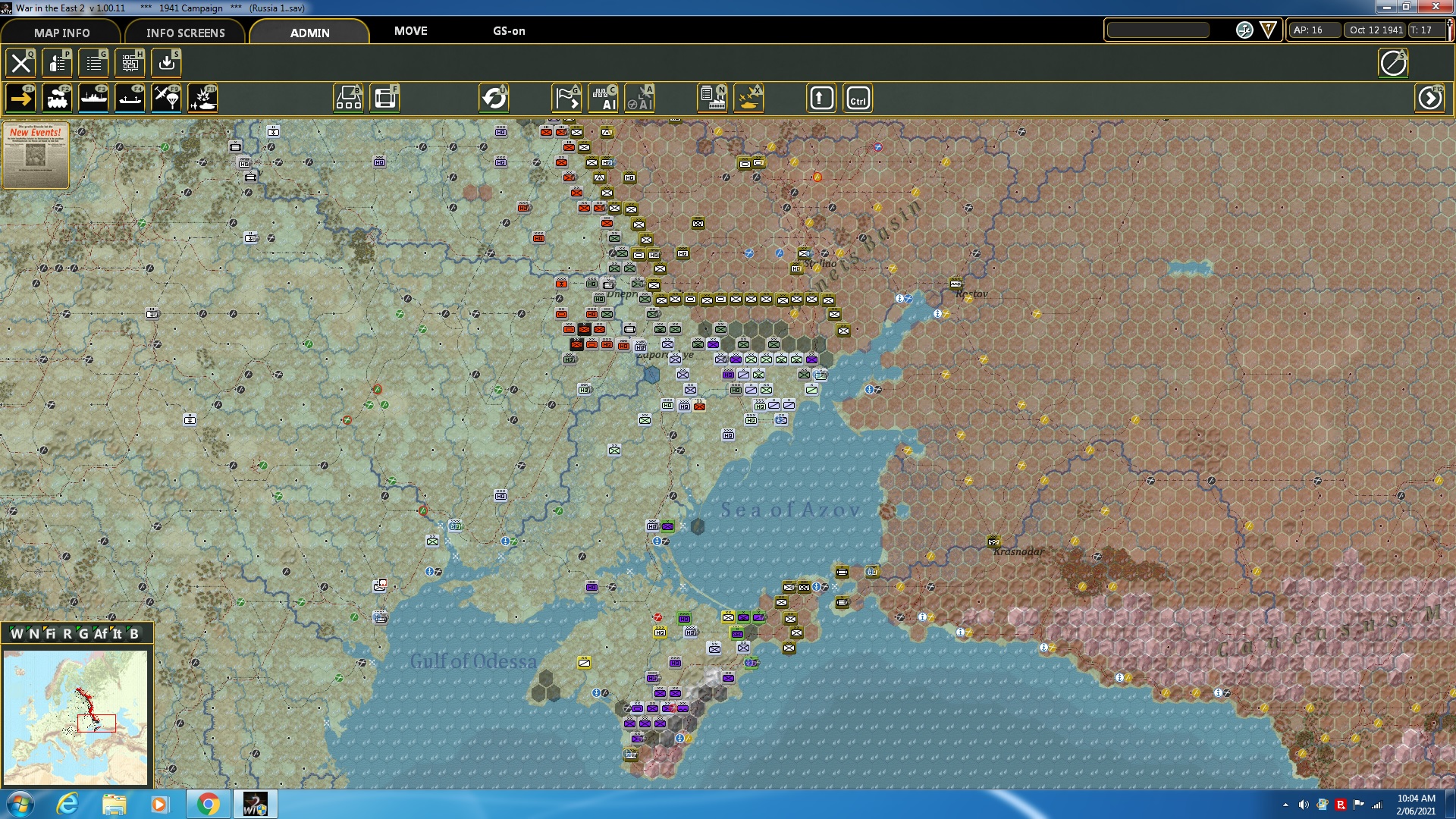This screenshot has width=1456, height=819.
Task: Select the rail movement mode icon
Action: point(59,97)
